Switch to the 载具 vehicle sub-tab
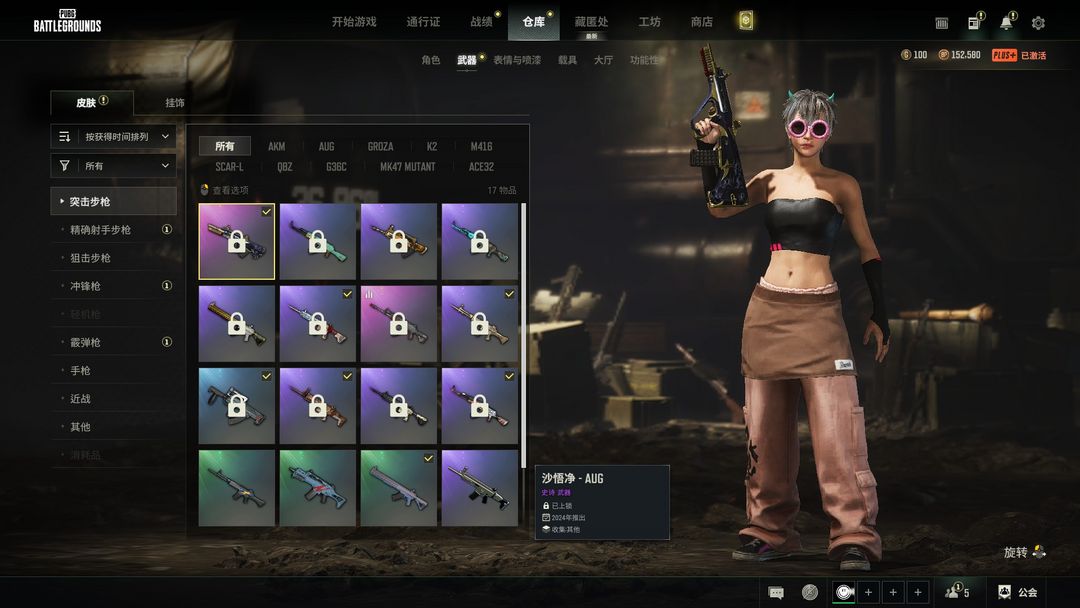Image resolution: width=1080 pixels, height=608 pixels. point(567,60)
